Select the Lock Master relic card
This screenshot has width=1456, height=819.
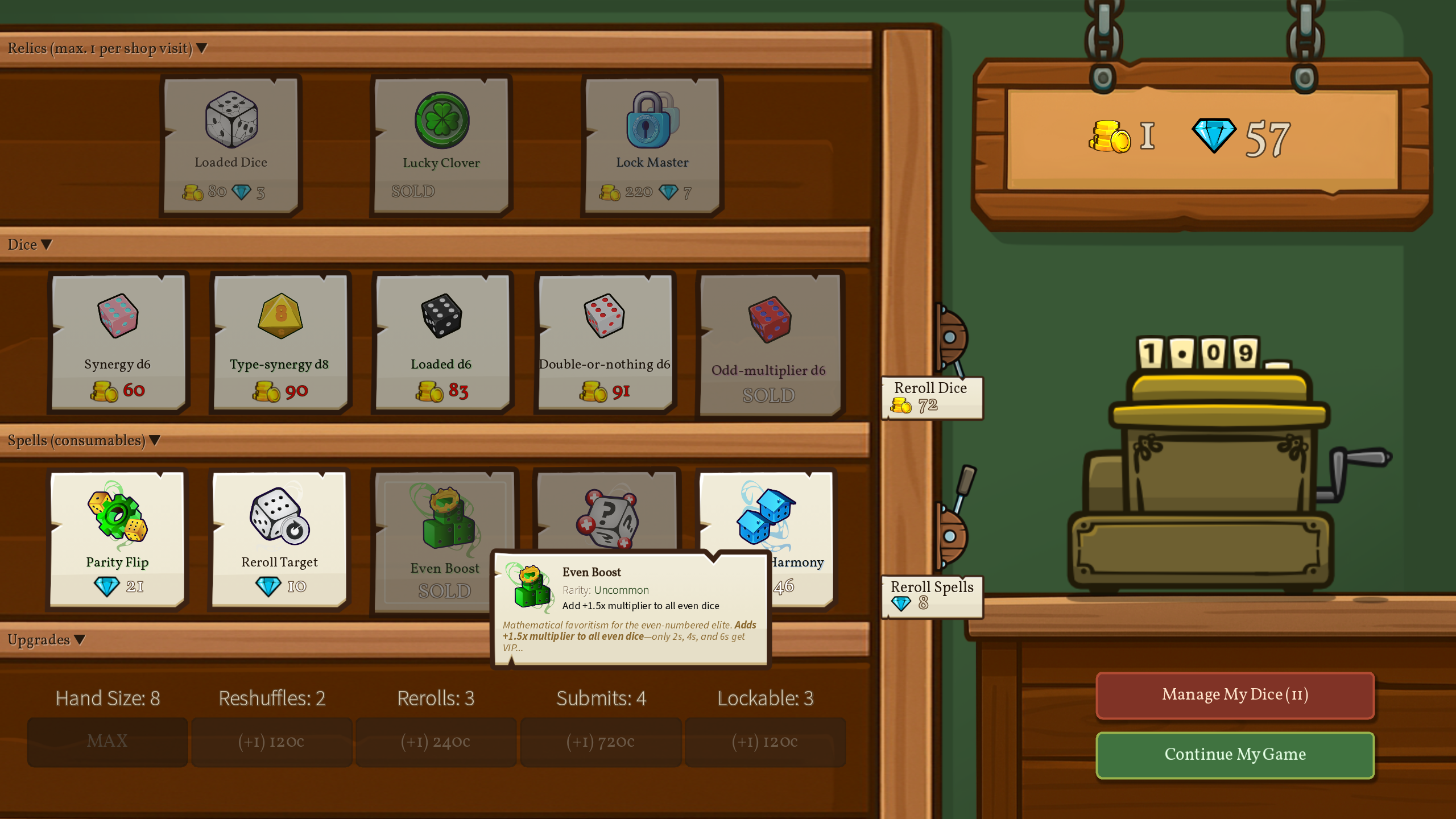click(652, 145)
